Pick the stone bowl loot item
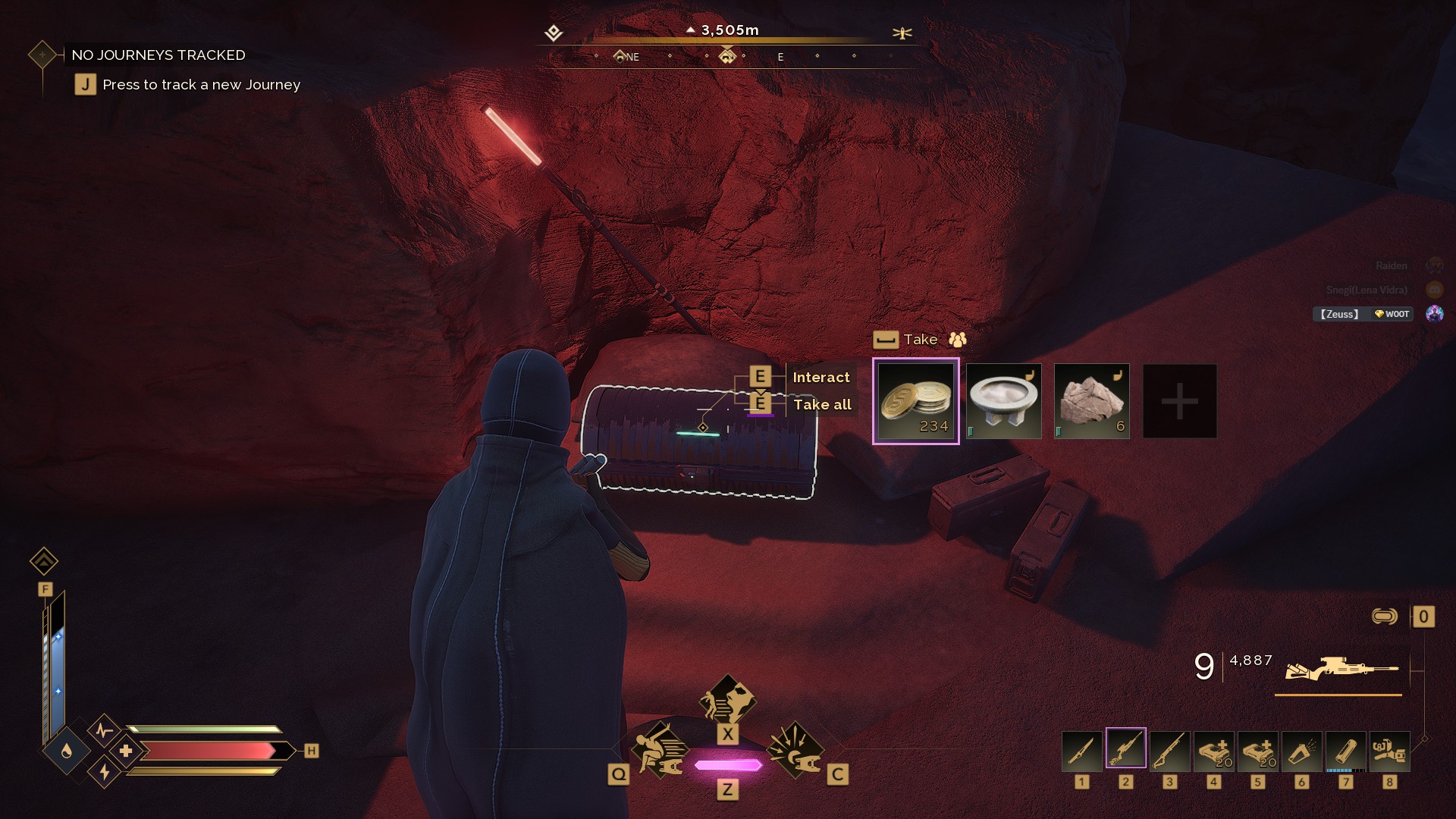This screenshot has width=1456, height=819. click(1003, 400)
